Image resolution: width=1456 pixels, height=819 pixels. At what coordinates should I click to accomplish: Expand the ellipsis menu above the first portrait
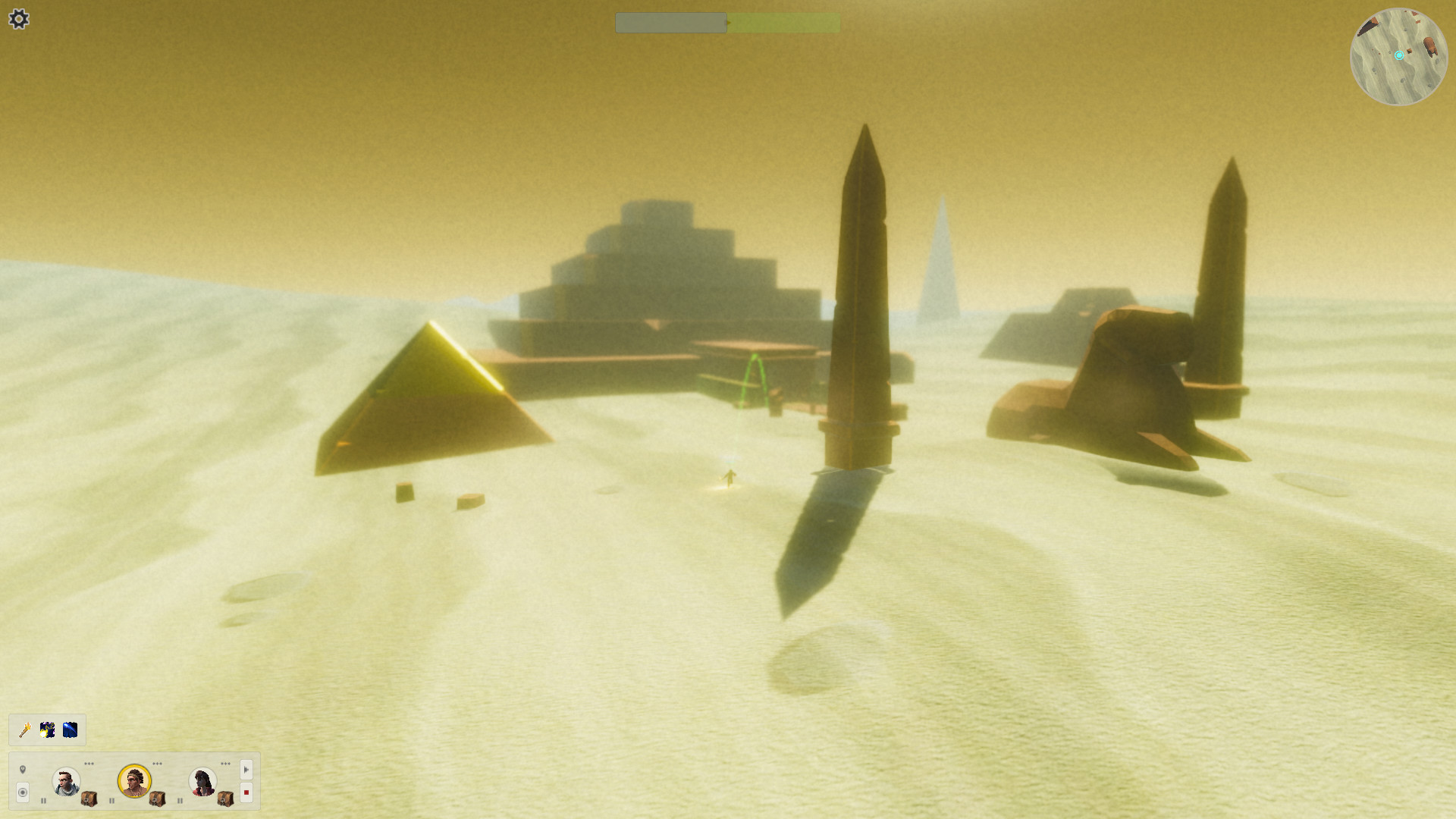tap(89, 764)
